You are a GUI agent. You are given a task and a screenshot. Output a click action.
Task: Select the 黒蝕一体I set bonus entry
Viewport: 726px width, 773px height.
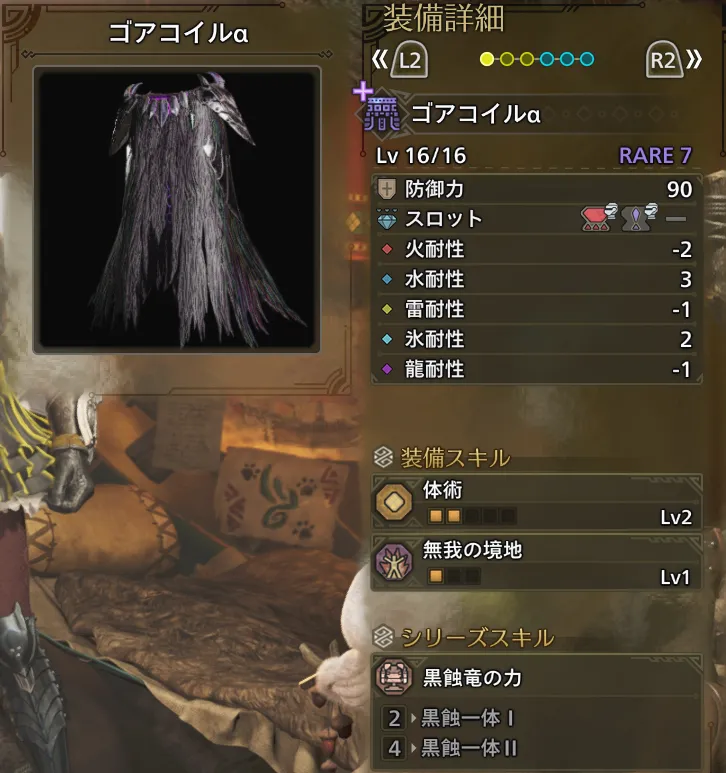468,718
